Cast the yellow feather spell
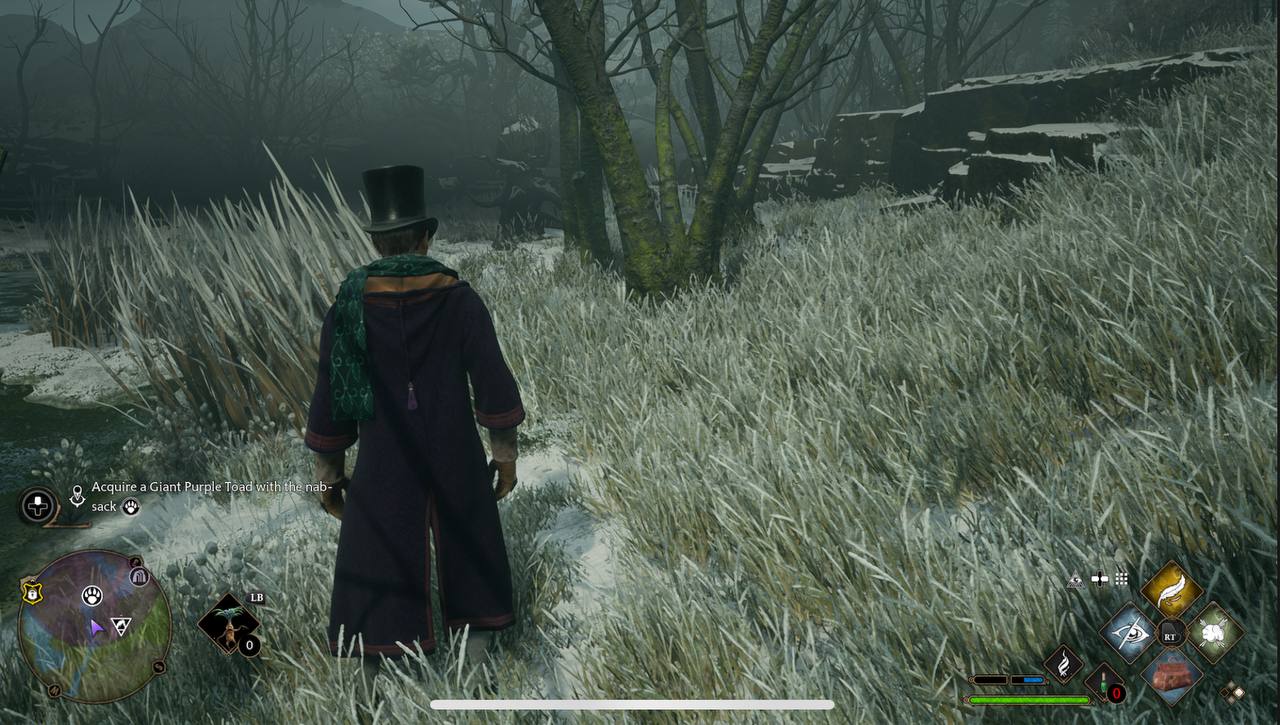 pos(1171,589)
